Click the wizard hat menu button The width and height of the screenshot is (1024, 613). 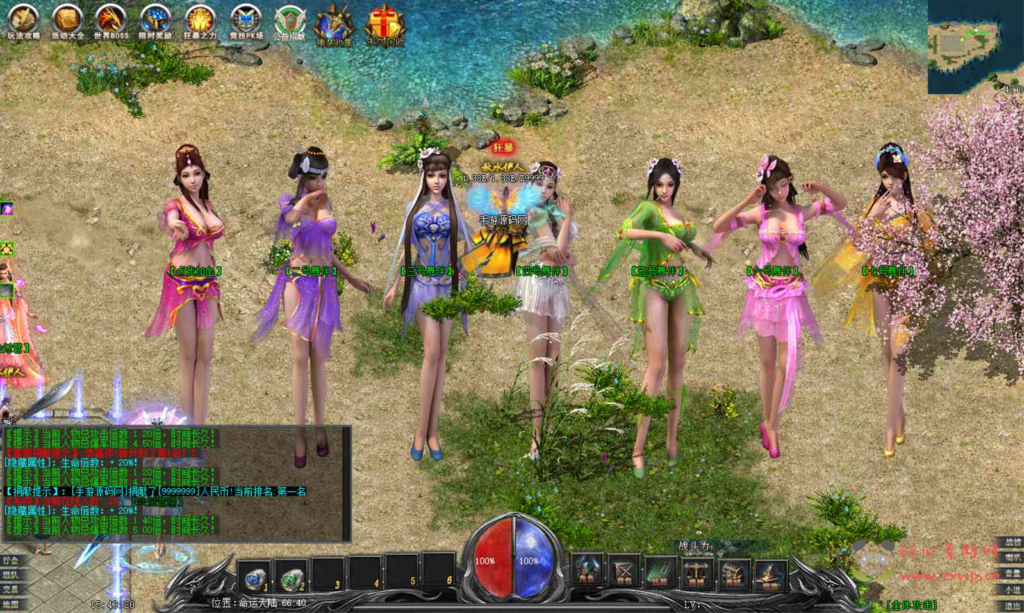click(x=768, y=573)
